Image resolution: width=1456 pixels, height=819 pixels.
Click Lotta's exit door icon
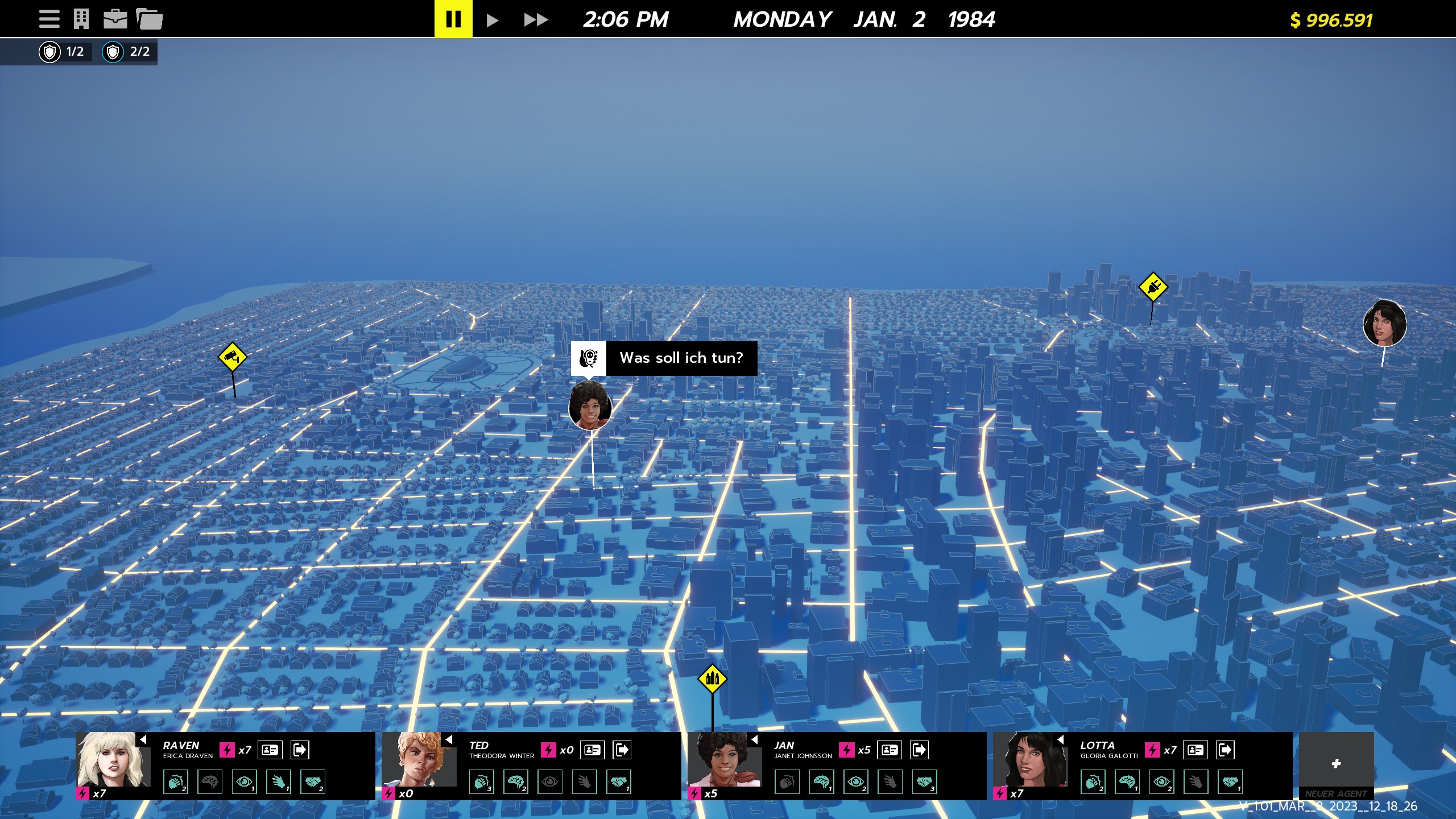pyautogui.click(x=1225, y=750)
